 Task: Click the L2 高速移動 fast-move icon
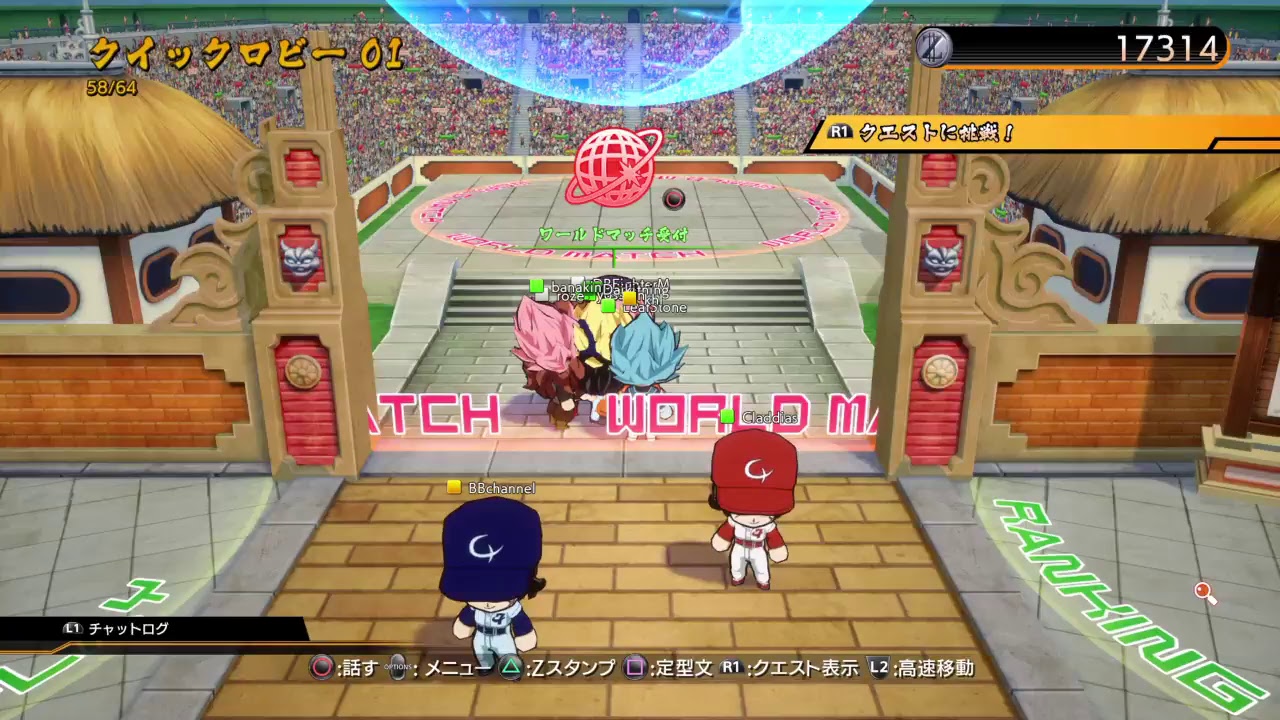pos(879,667)
